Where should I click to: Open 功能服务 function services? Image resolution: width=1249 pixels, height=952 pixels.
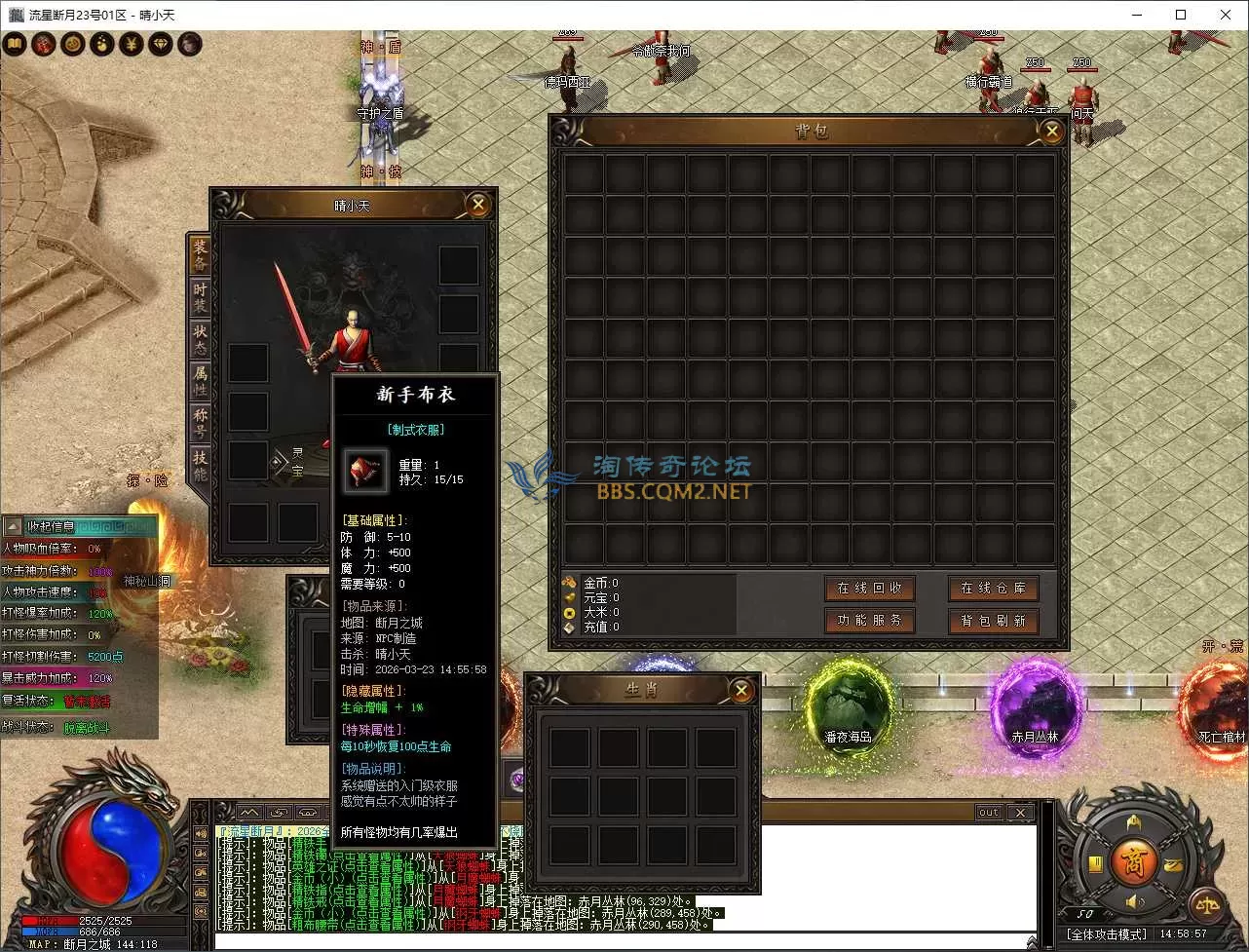[x=869, y=621]
